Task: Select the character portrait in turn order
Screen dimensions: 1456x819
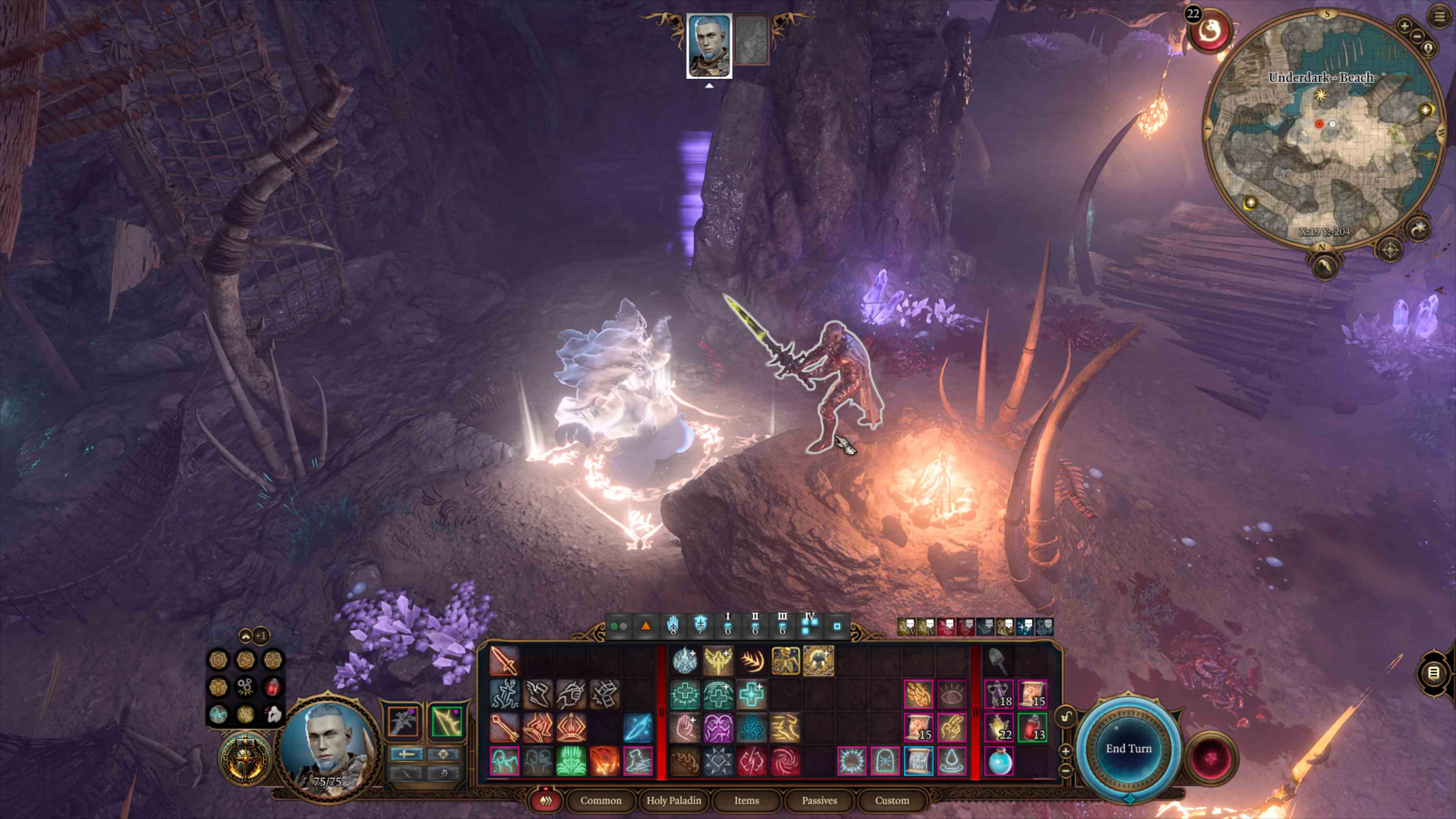Action: pyautogui.click(x=709, y=45)
